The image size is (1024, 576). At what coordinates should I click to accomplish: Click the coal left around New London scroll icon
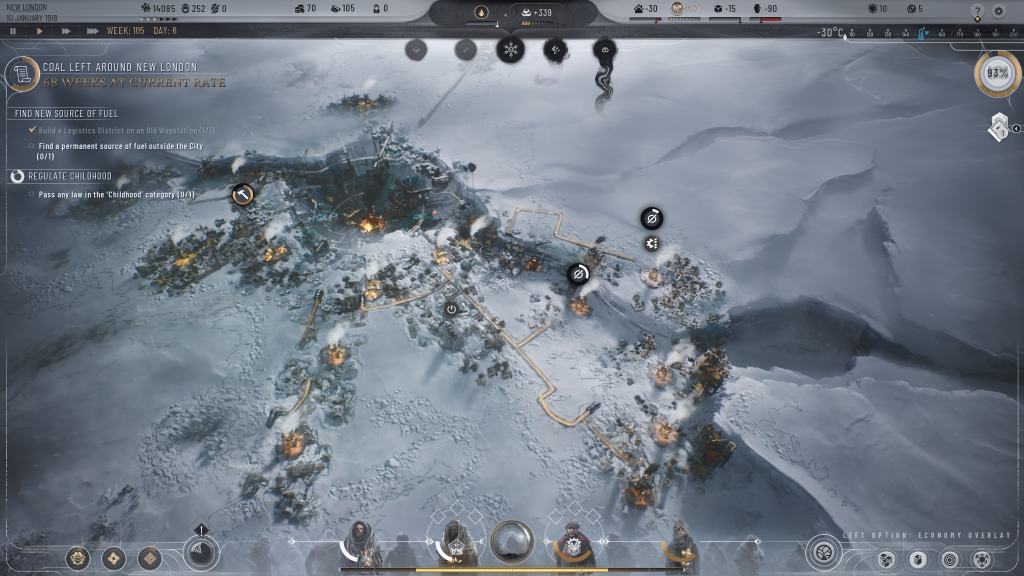tap(21, 74)
